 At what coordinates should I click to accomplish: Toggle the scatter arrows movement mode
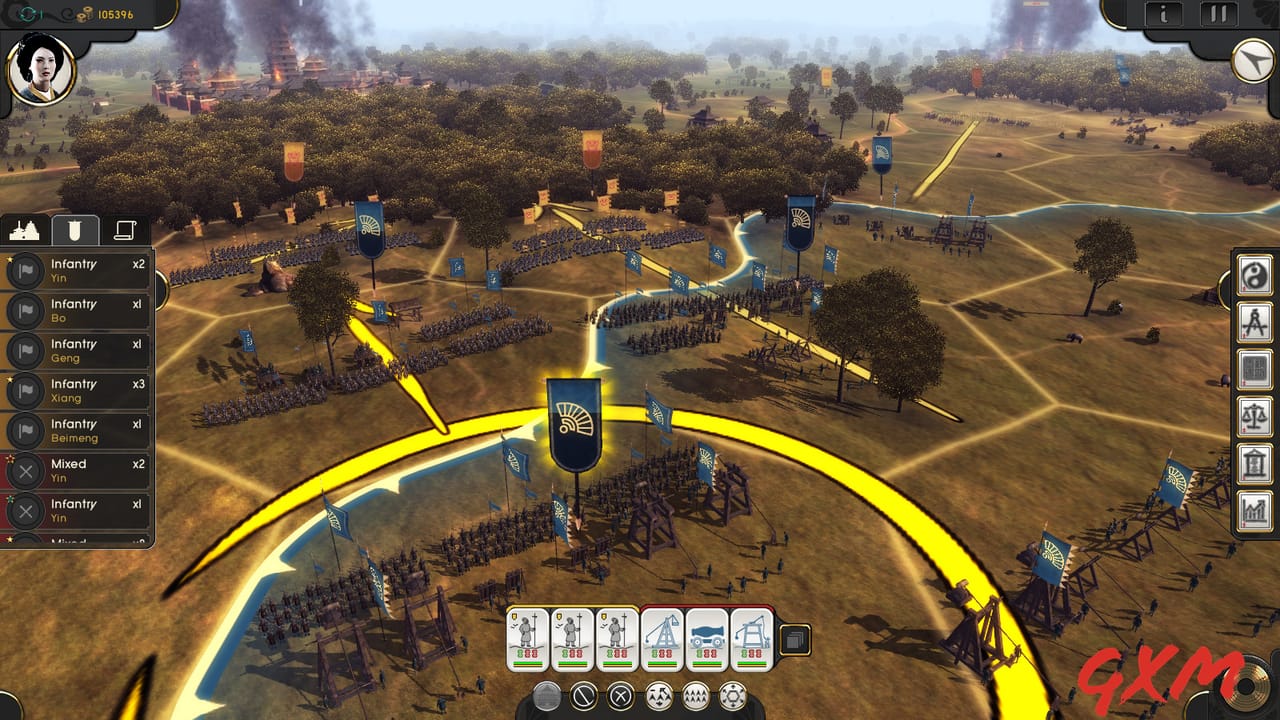click(659, 695)
